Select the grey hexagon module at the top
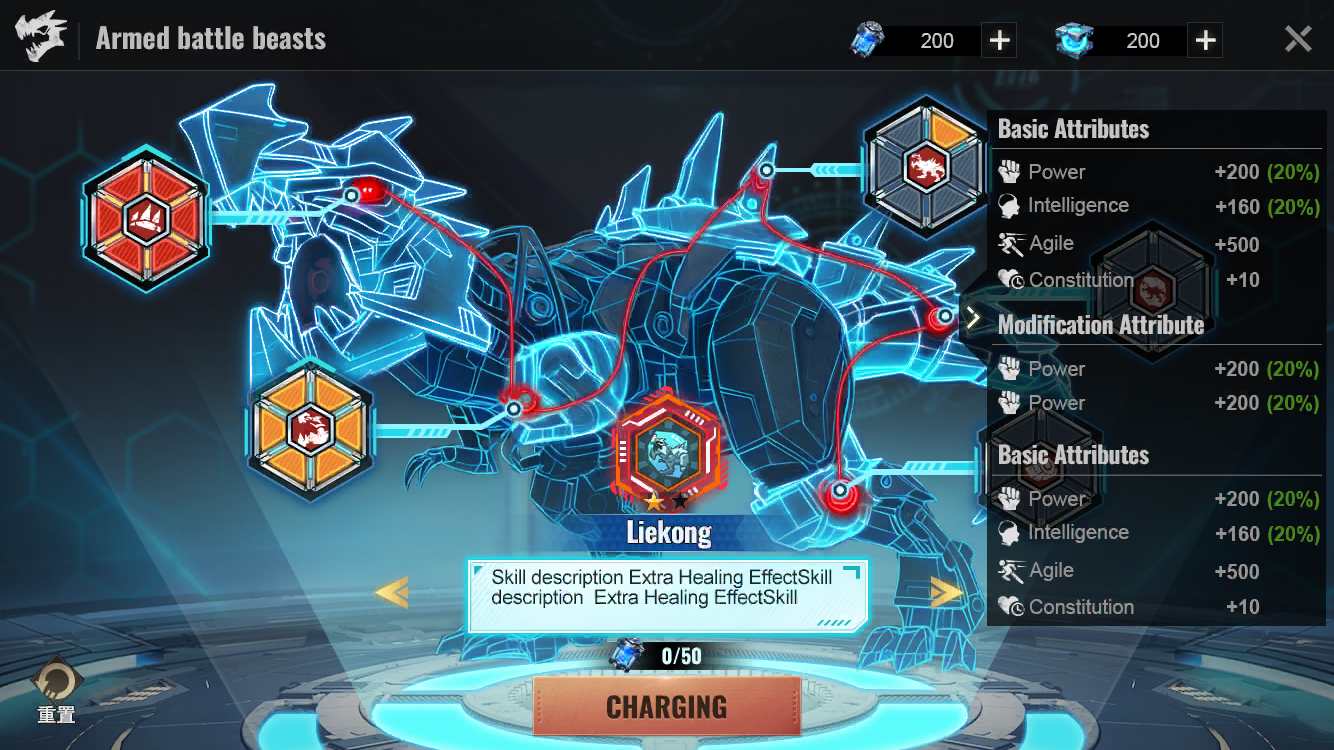Image resolution: width=1334 pixels, height=750 pixels. pos(926,164)
